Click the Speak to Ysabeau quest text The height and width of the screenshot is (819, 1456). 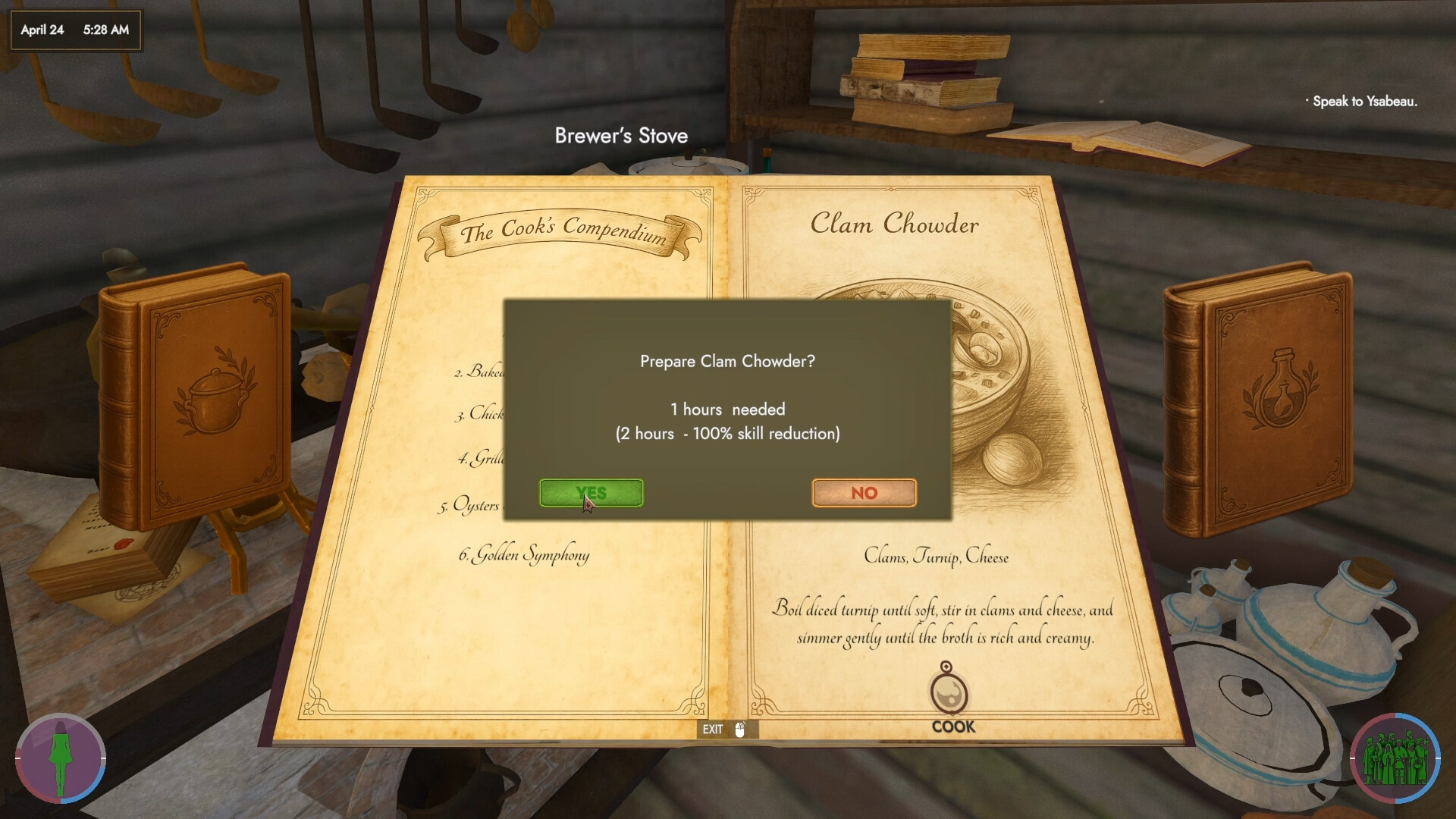pyautogui.click(x=1361, y=101)
